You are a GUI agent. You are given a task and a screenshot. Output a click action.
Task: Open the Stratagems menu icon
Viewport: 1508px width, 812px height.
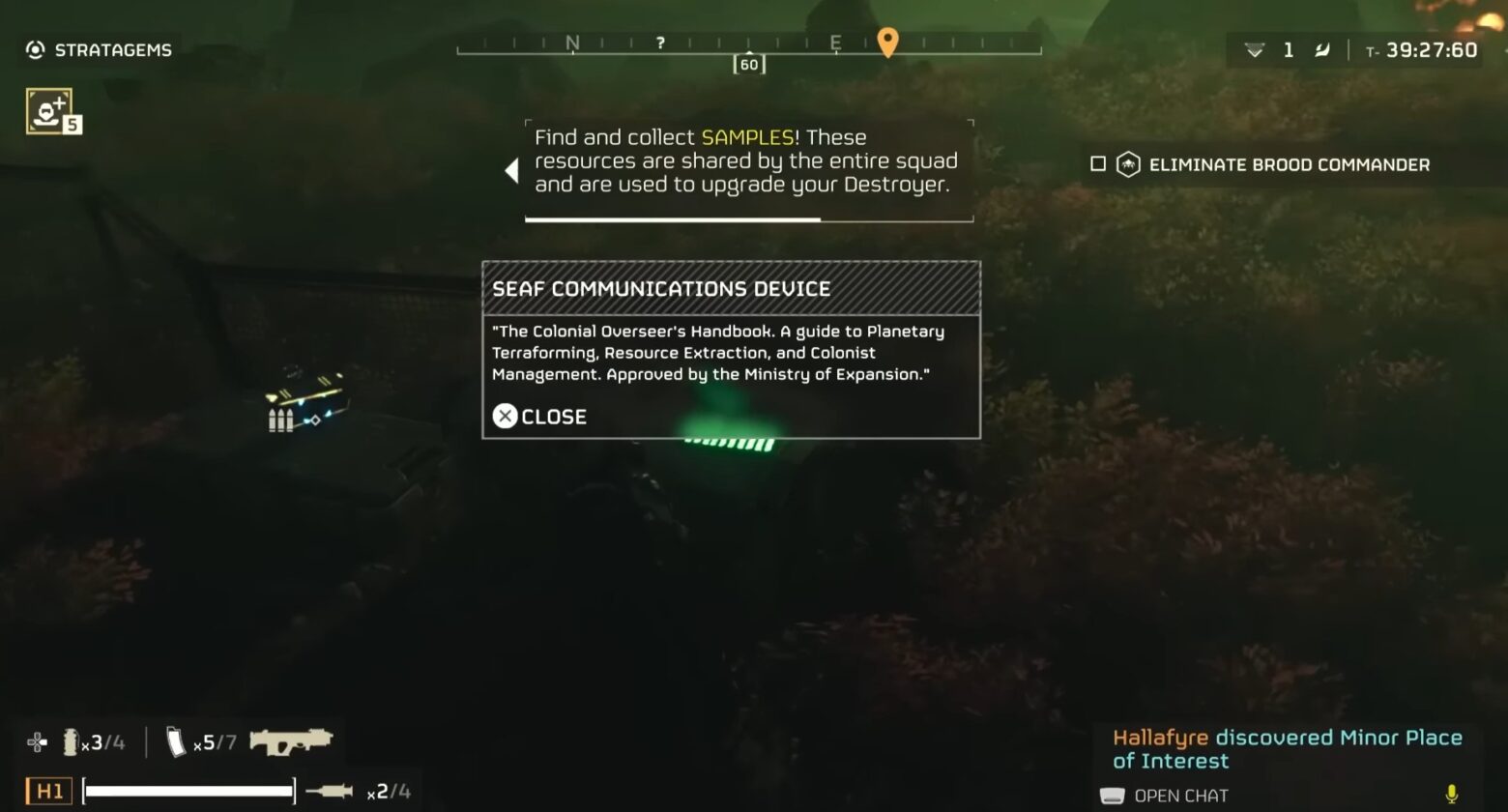click(x=35, y=49)
